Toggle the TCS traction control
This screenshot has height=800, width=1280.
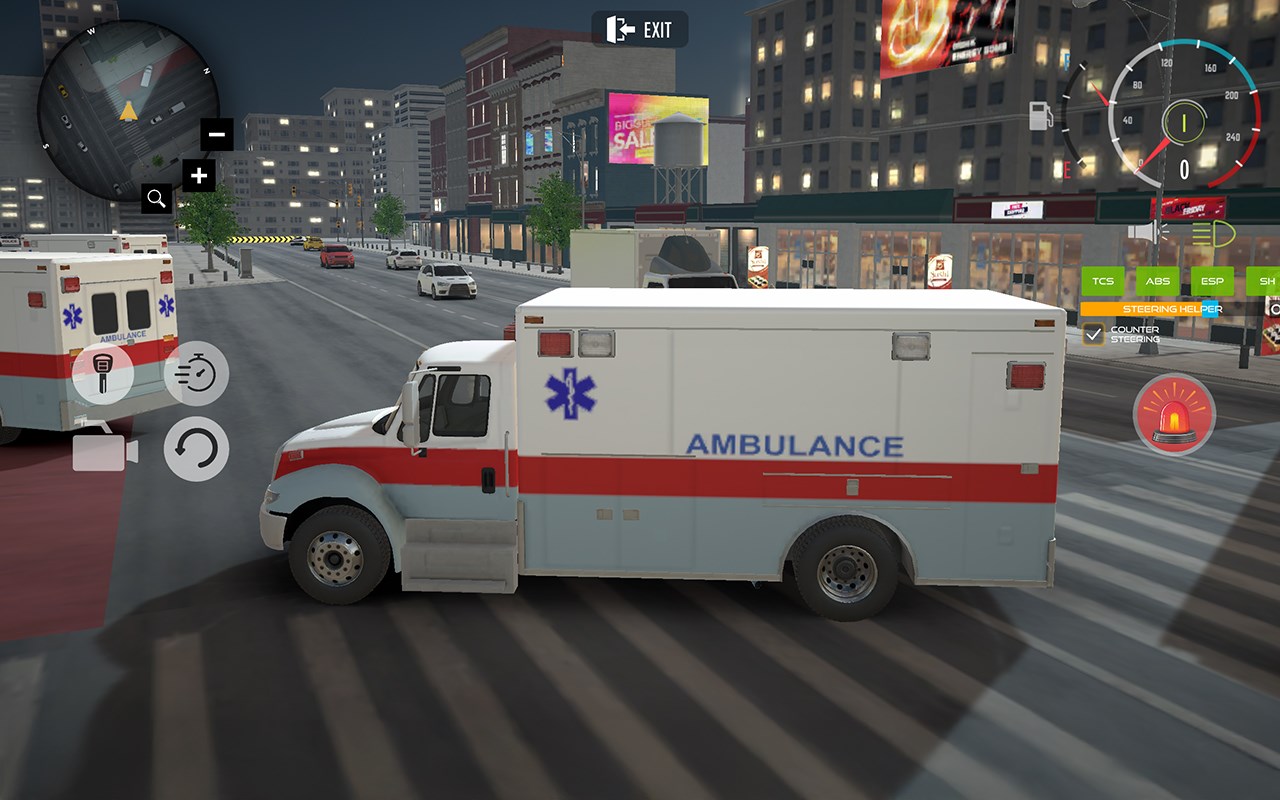point(1103,281)
